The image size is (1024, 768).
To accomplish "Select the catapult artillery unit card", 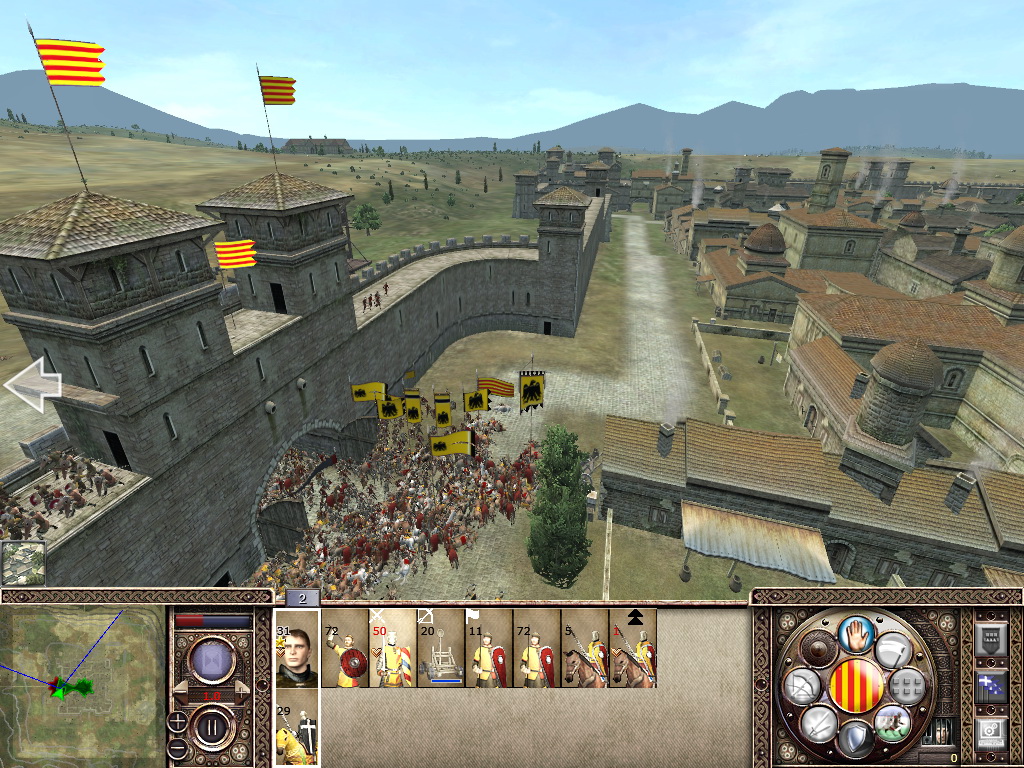I will pos(440,648).
